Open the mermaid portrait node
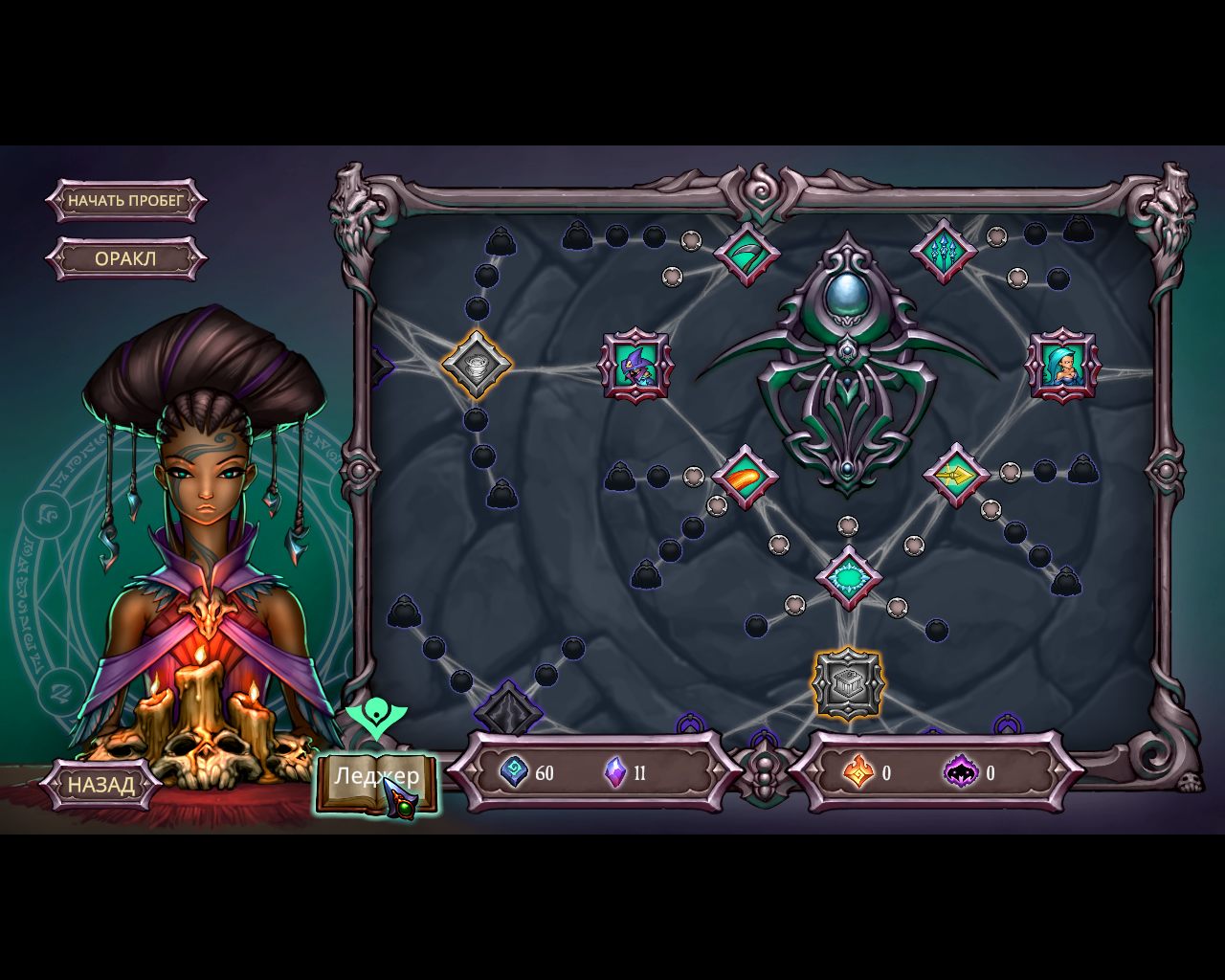Image resolution: width=1225 pixels, height=980 pixels. tap(1064, 367)
